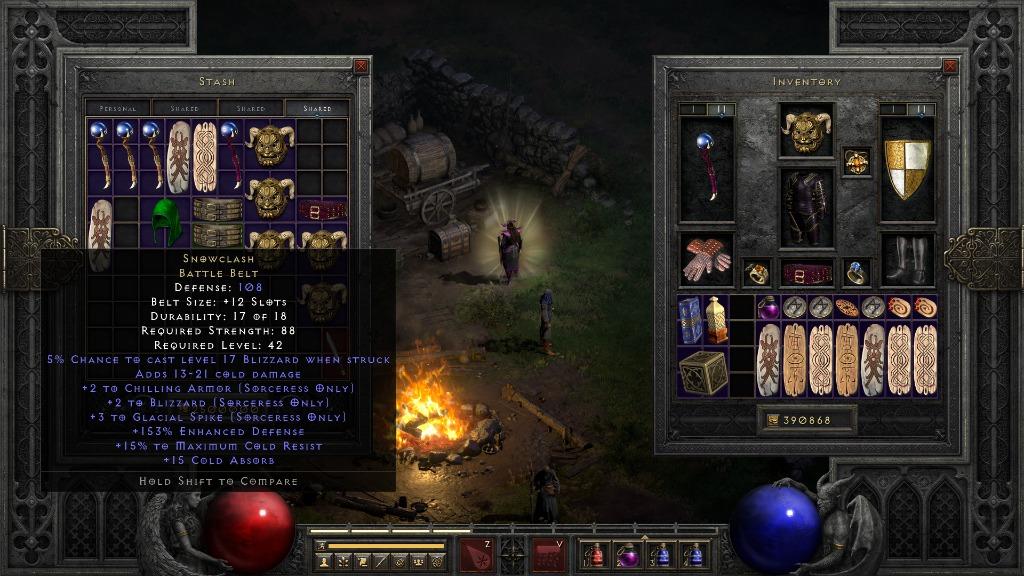
Task: Select the purple potion in the inventory
Action: [768, 308]
